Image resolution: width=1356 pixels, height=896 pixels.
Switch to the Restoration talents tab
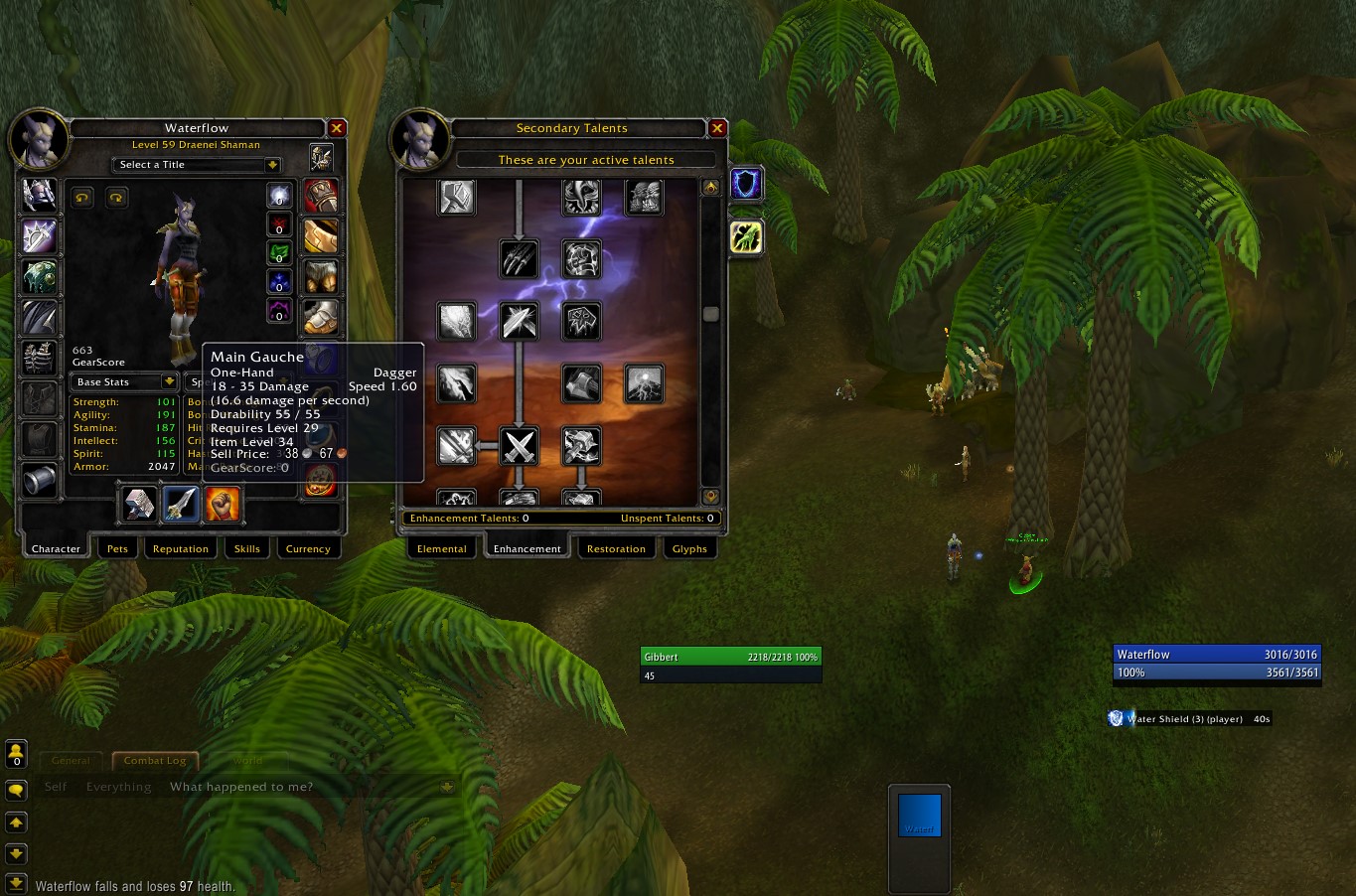tap(616, 548)
